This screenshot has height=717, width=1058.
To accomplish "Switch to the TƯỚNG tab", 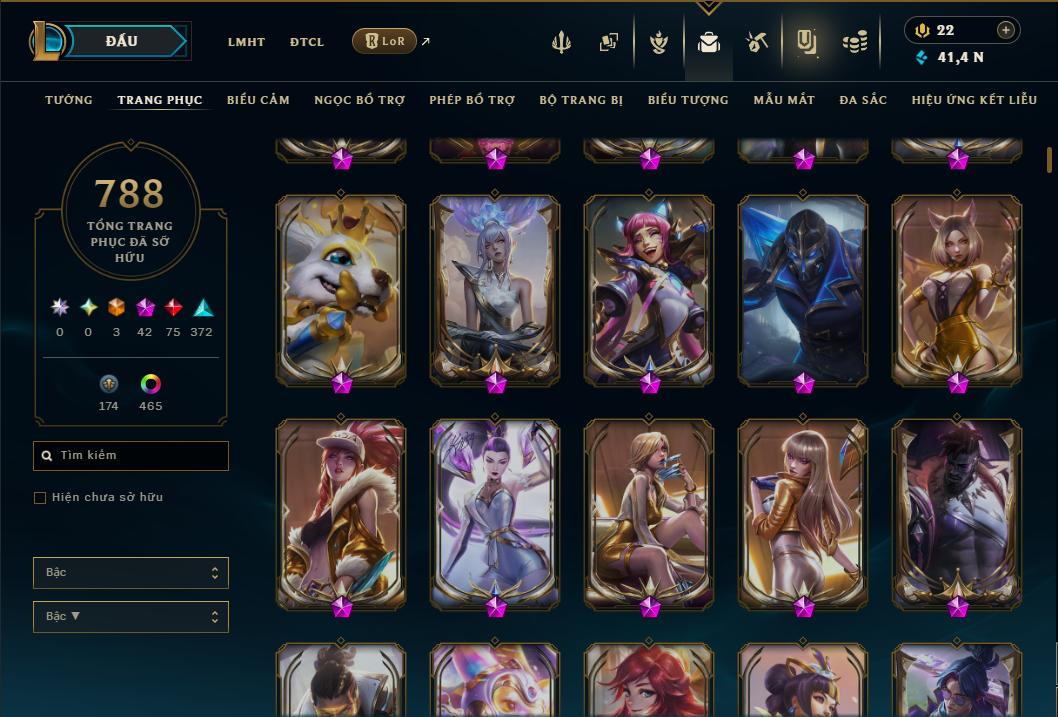I will (69, 100).
